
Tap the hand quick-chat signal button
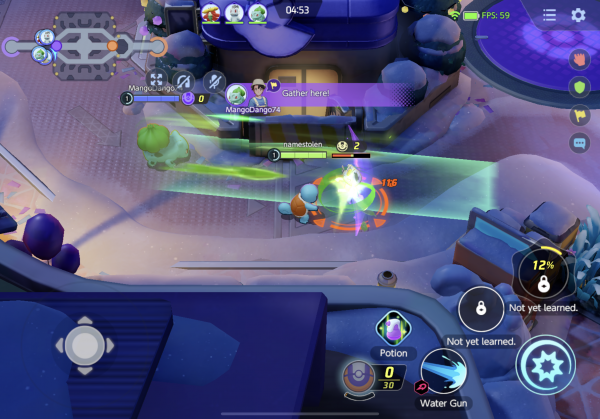(x=578, y=58)
